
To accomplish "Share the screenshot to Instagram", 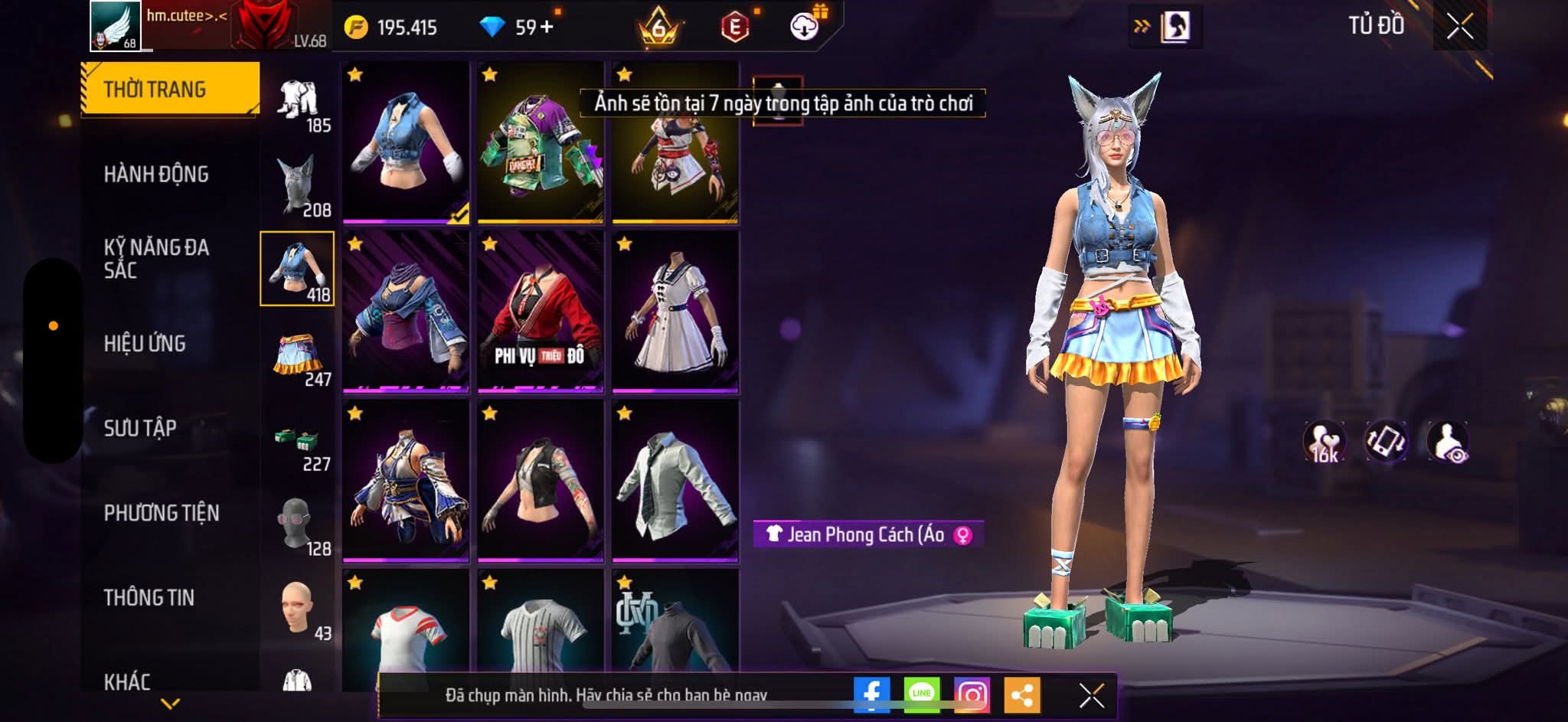I will pyautogui.click(x=972, y=695).
